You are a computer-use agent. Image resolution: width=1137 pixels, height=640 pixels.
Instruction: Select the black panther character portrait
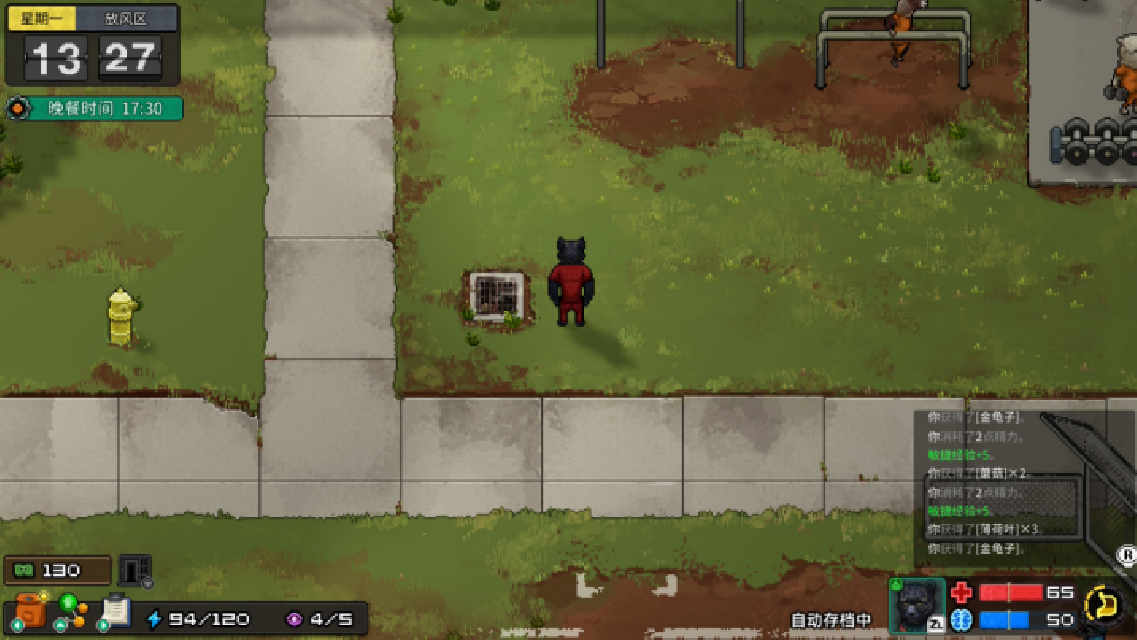(x=916, y=606)
